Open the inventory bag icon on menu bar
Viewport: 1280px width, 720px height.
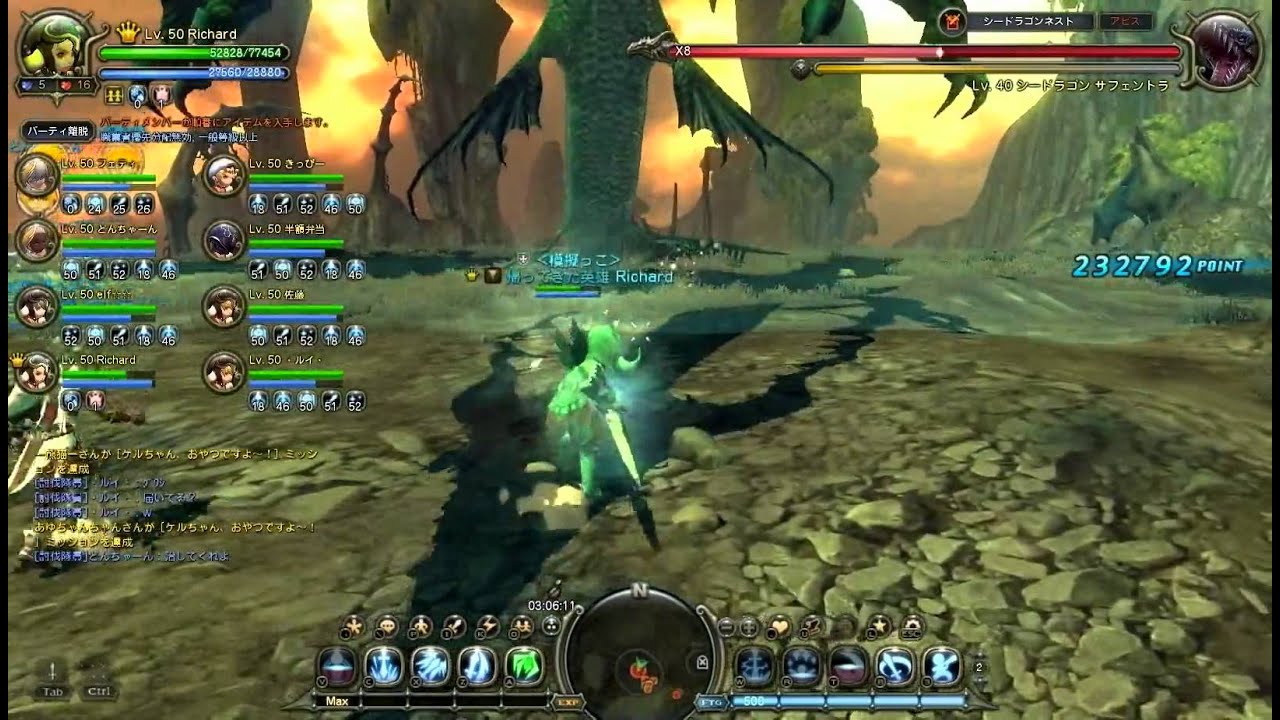tap(456, 627)
